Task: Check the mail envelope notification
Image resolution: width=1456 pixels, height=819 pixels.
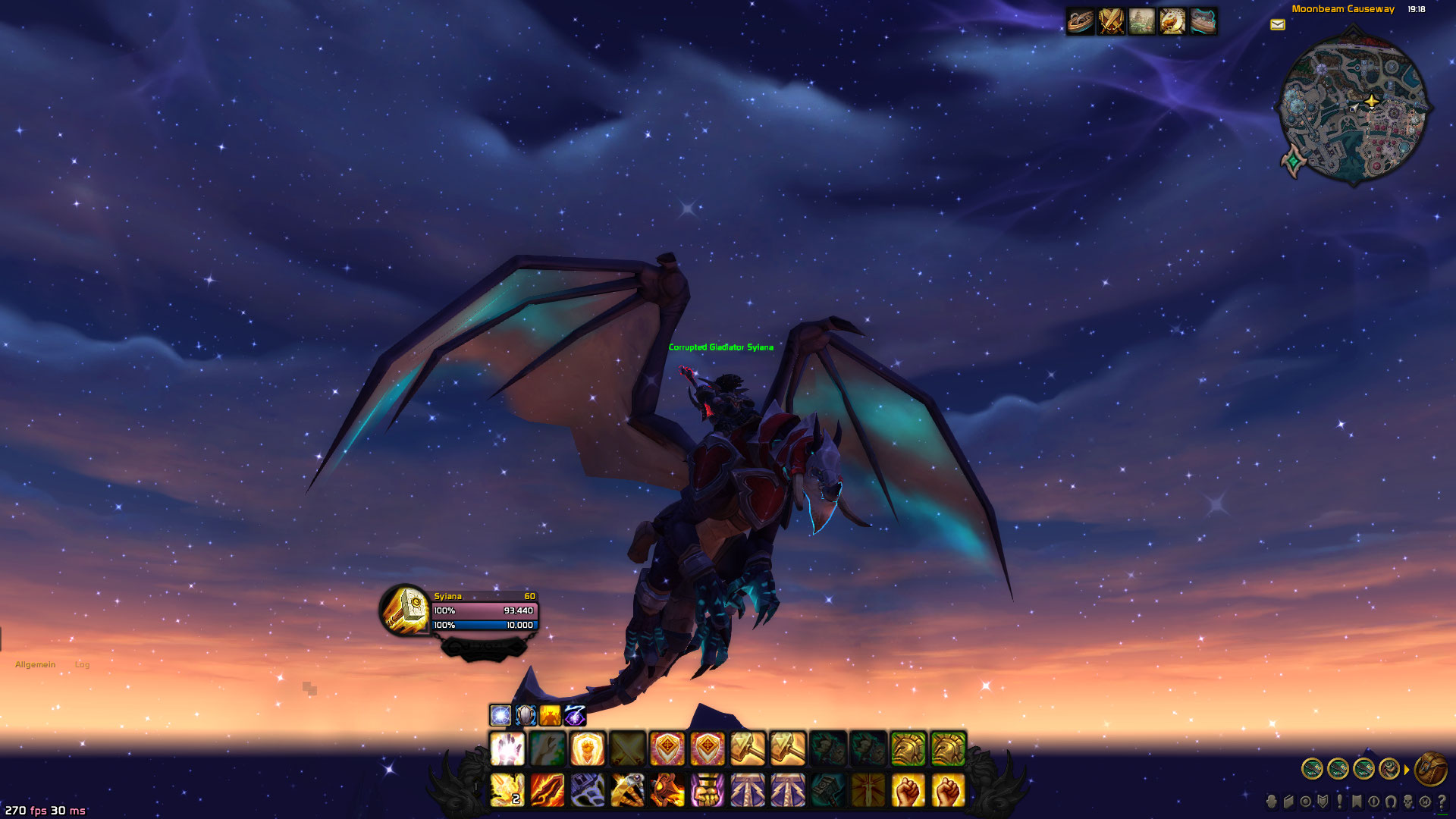Action: coord(1278,25)
